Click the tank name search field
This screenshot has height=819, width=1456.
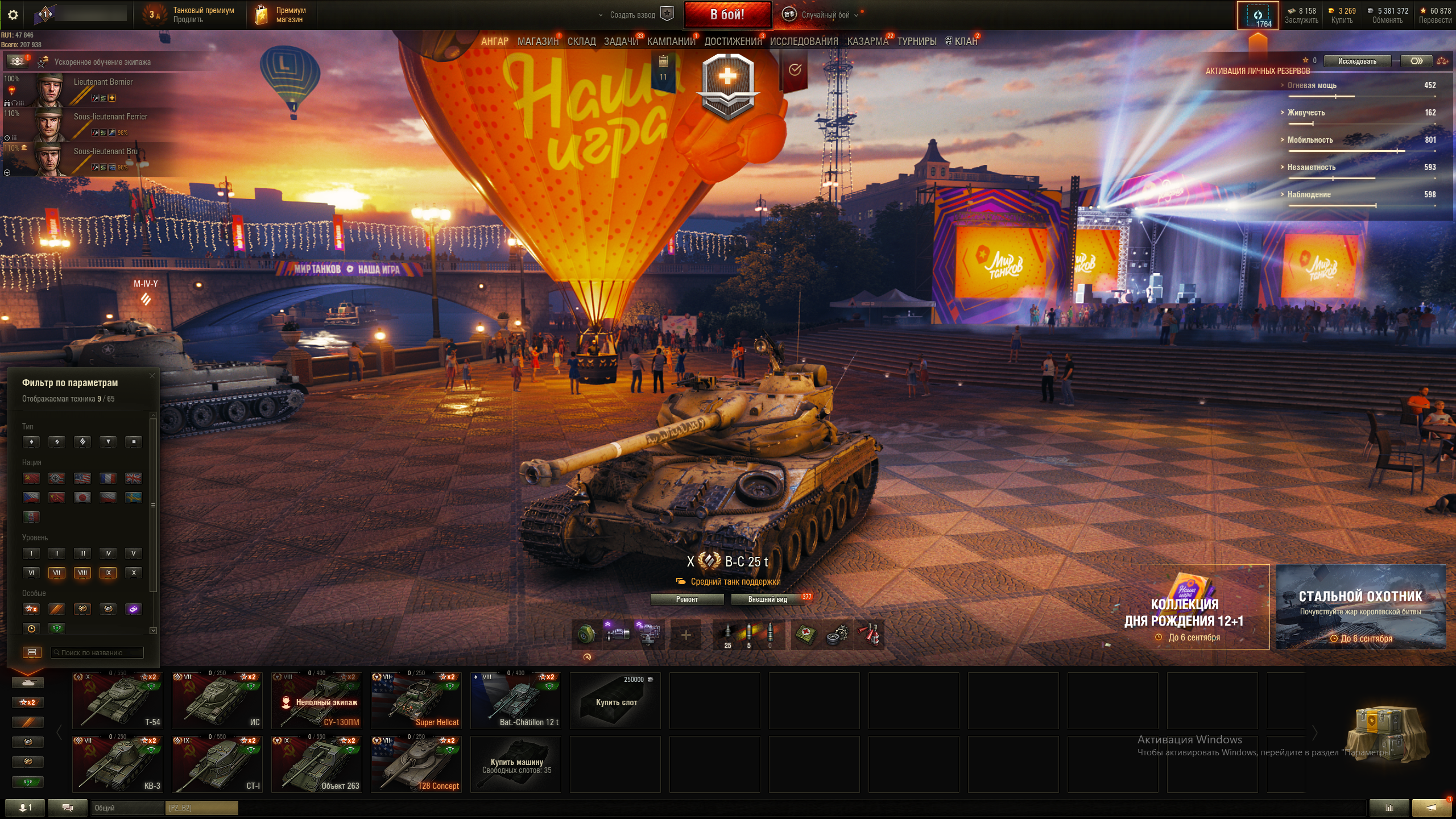97,652
